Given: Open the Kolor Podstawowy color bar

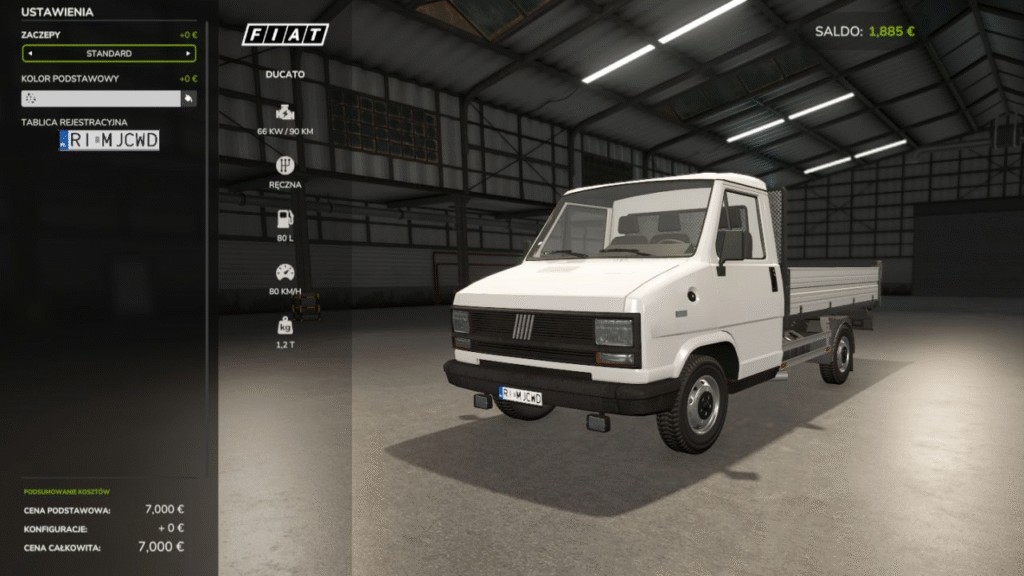Looking at the screenshot, I should point(100,98).
